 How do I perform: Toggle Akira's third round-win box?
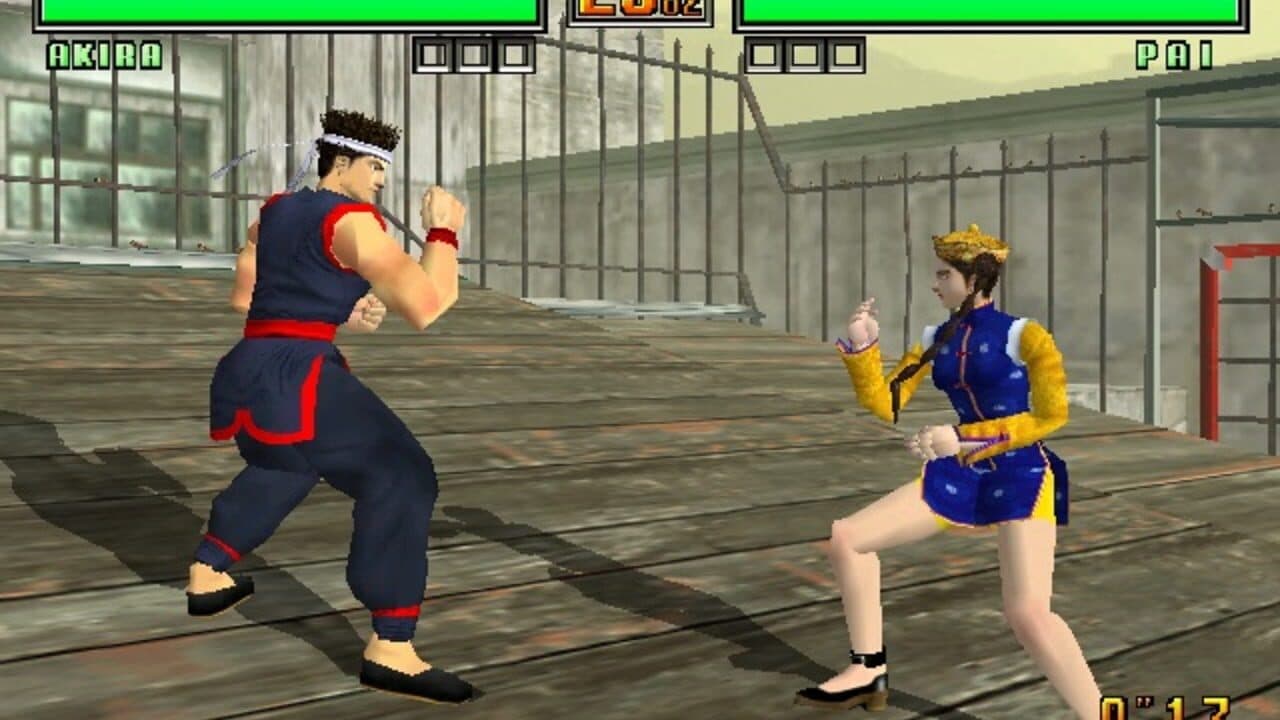pos(516,55)
